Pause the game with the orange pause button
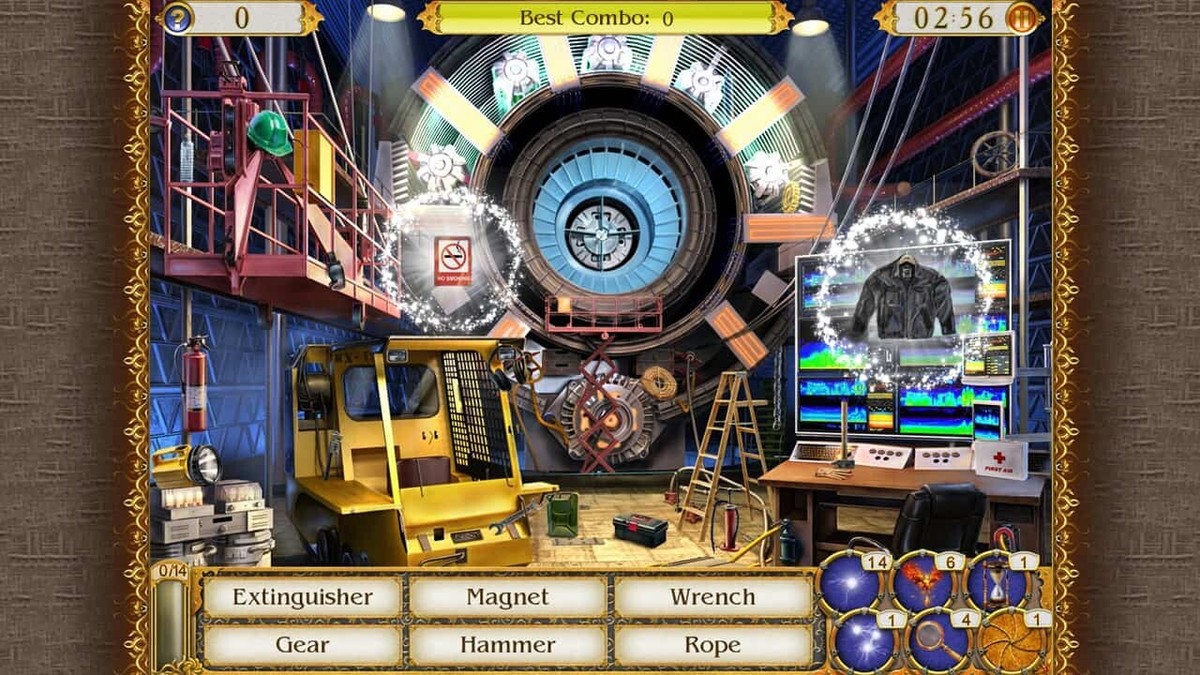 click(x=1023, y=18)
